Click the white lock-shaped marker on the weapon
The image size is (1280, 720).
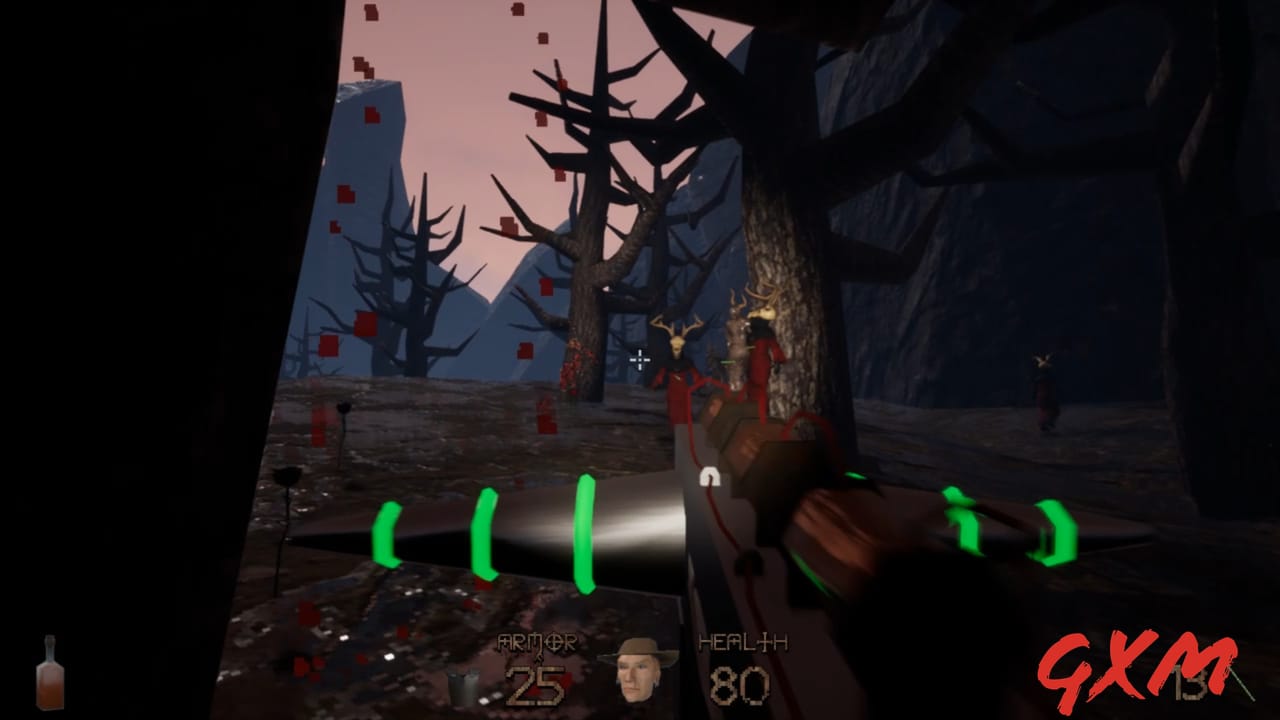pos(712,478)
